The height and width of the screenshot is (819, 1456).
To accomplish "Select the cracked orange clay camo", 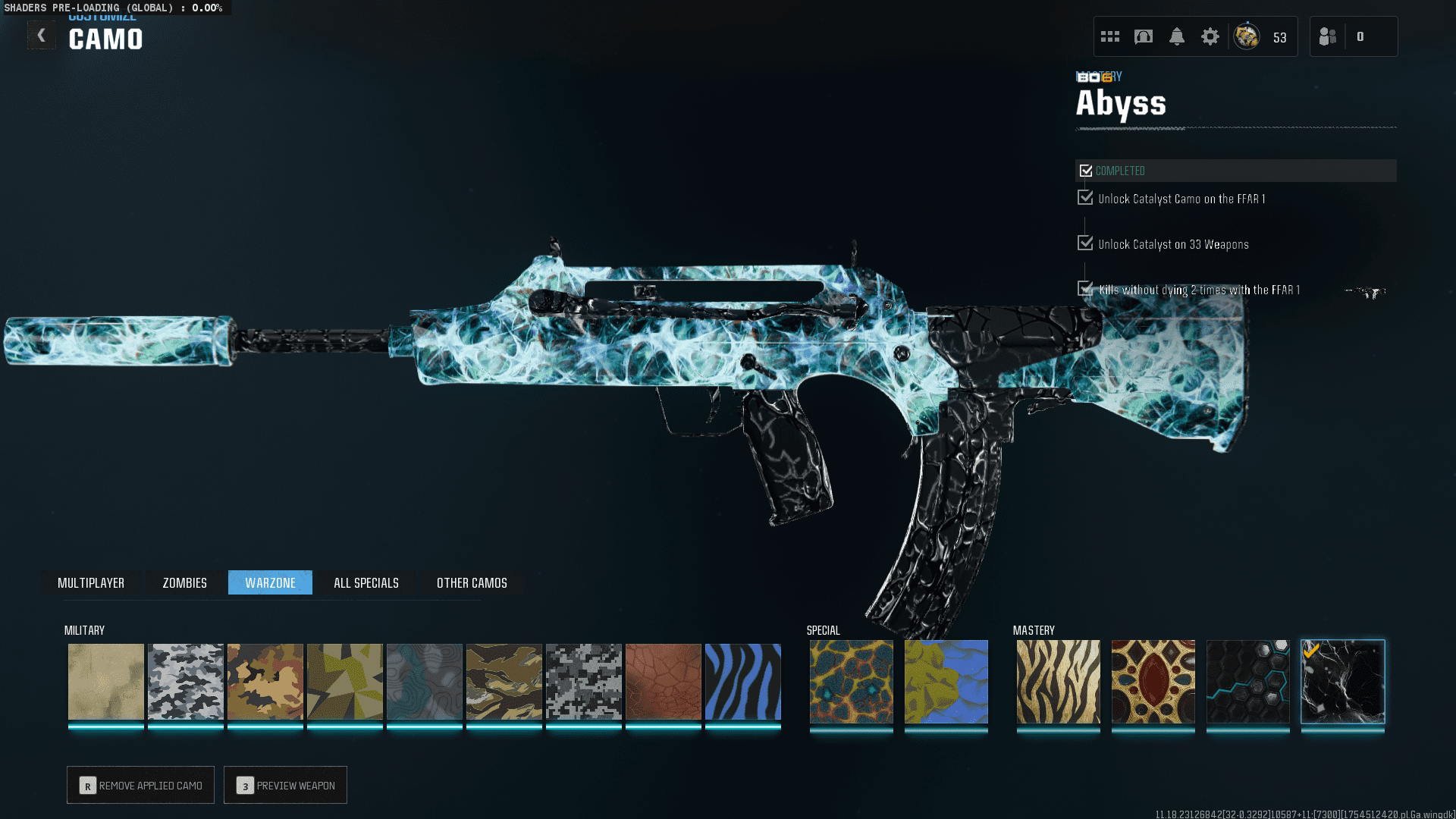I will coord(663,681).
